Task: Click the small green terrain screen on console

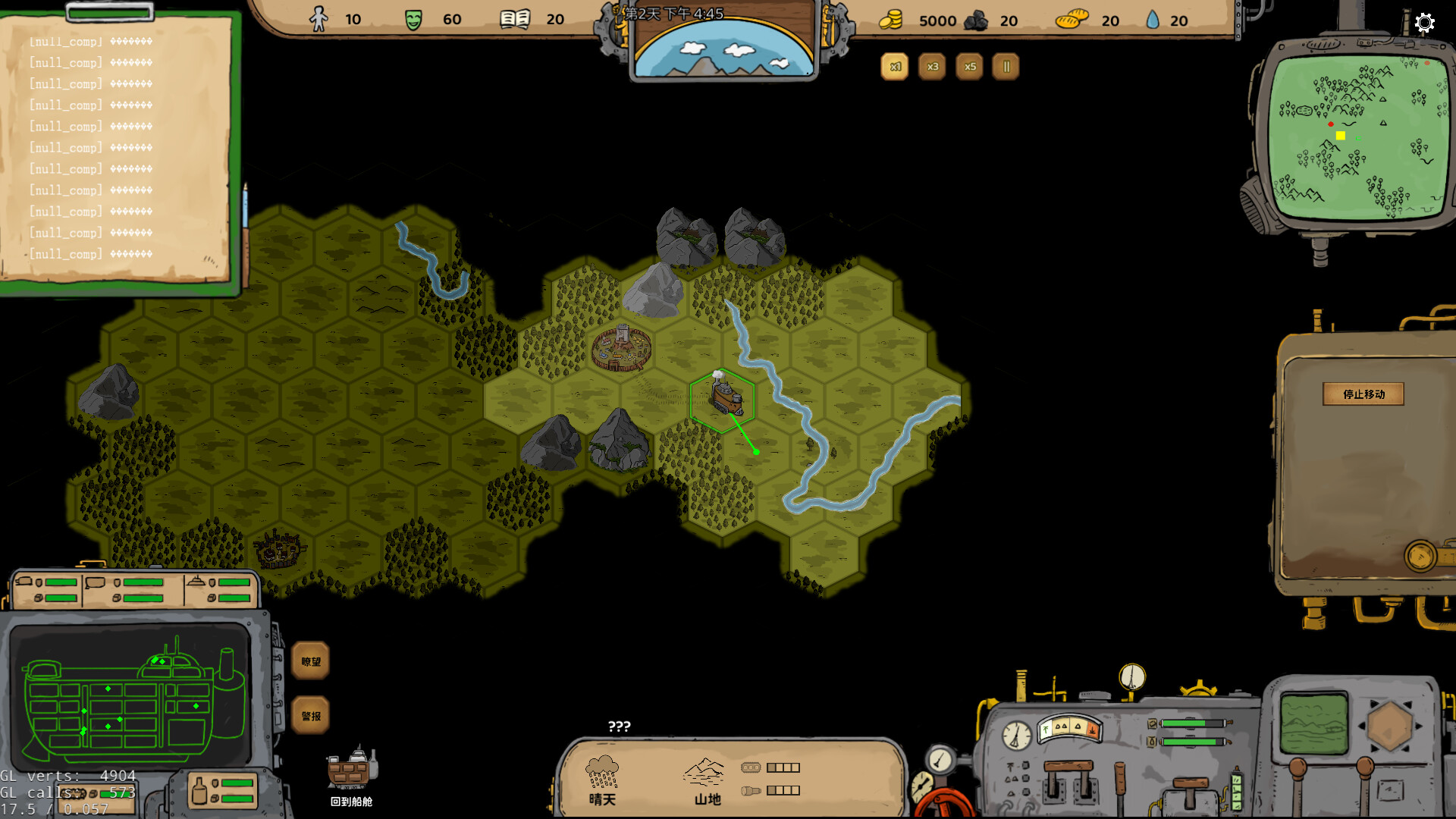Action: (1314, 724)
